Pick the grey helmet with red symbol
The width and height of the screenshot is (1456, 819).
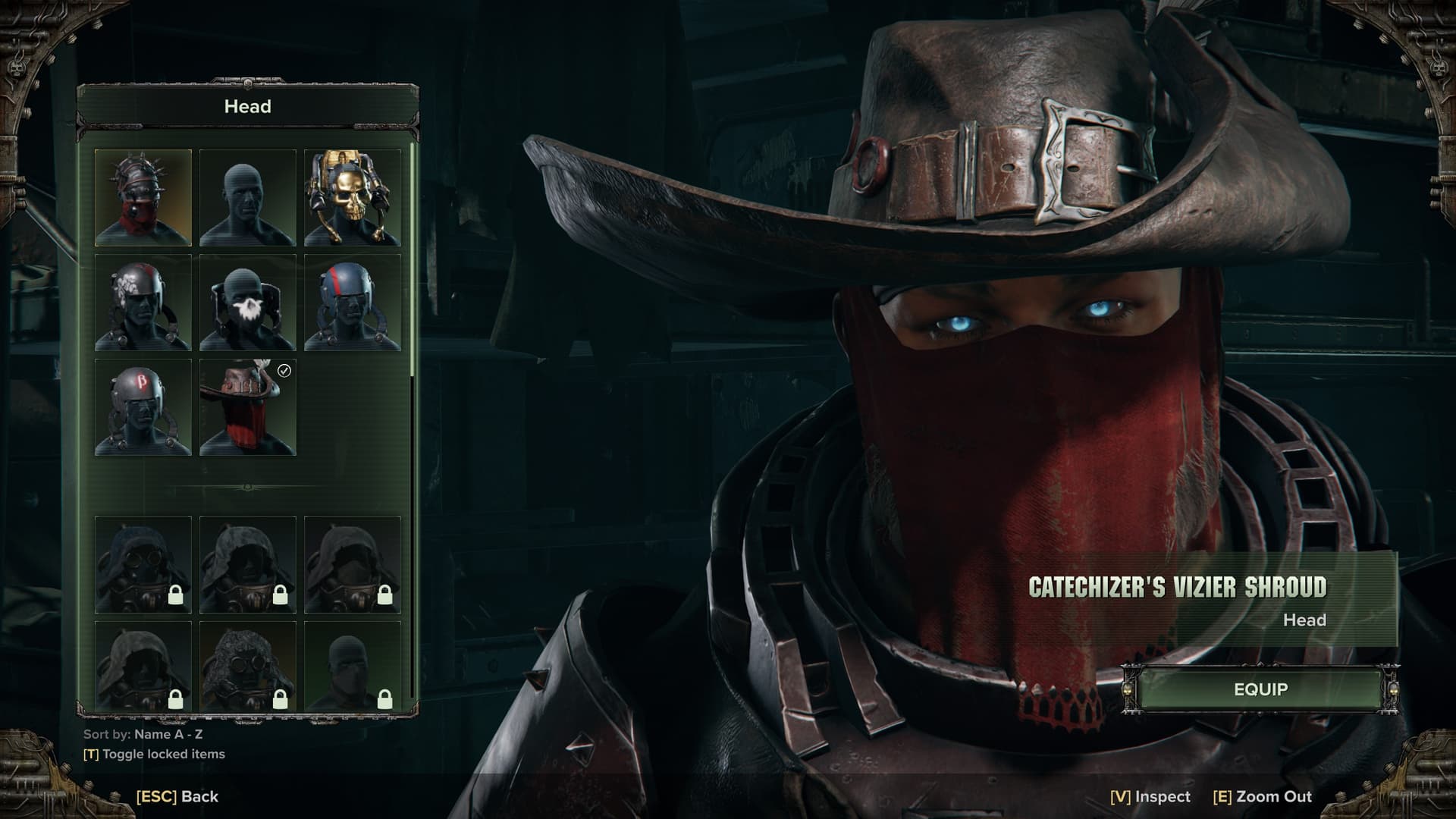pyautogui.click(x=143, y=407)
